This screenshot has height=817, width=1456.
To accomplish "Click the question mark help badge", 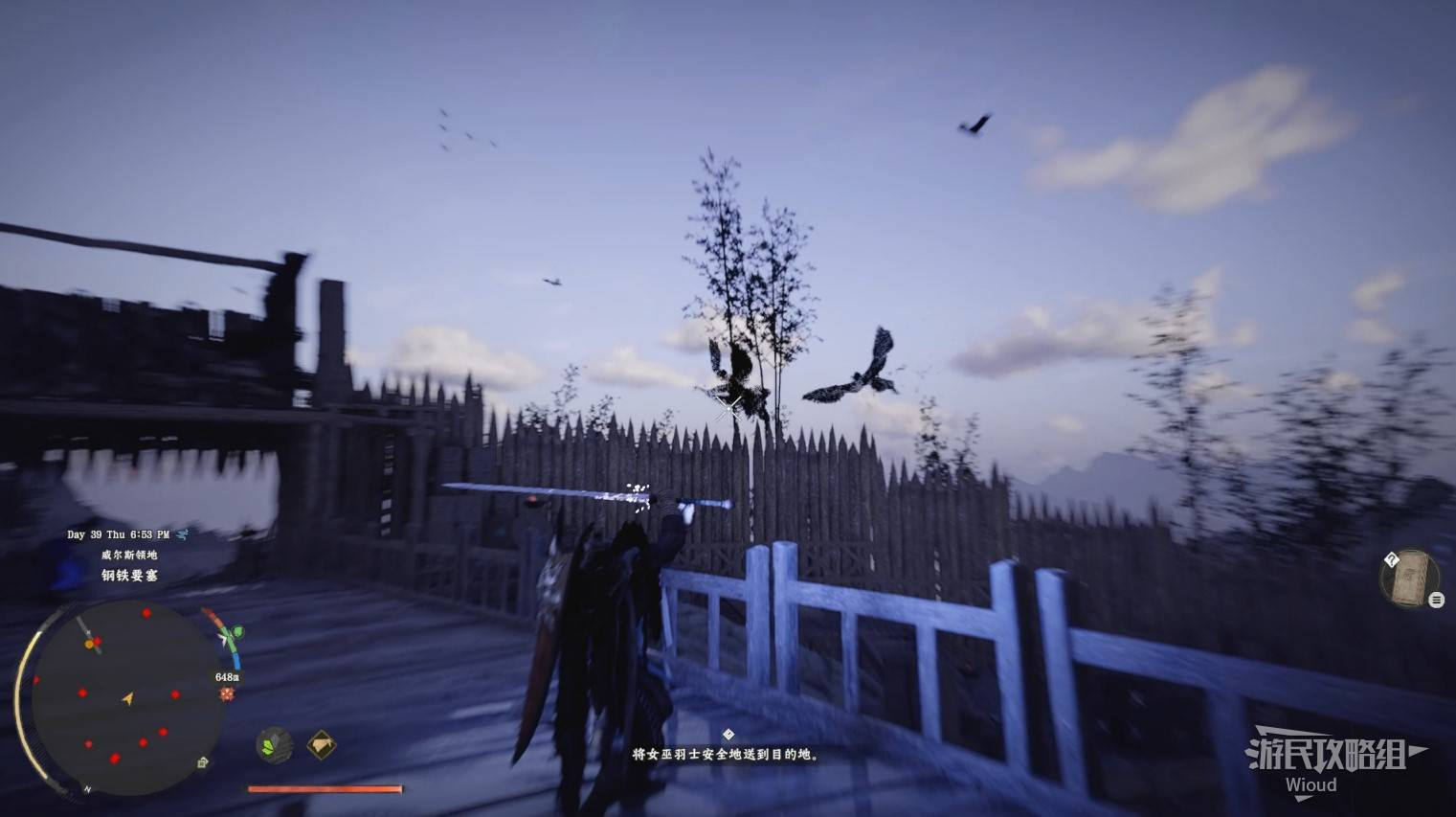I will (x=1392, y=559).
